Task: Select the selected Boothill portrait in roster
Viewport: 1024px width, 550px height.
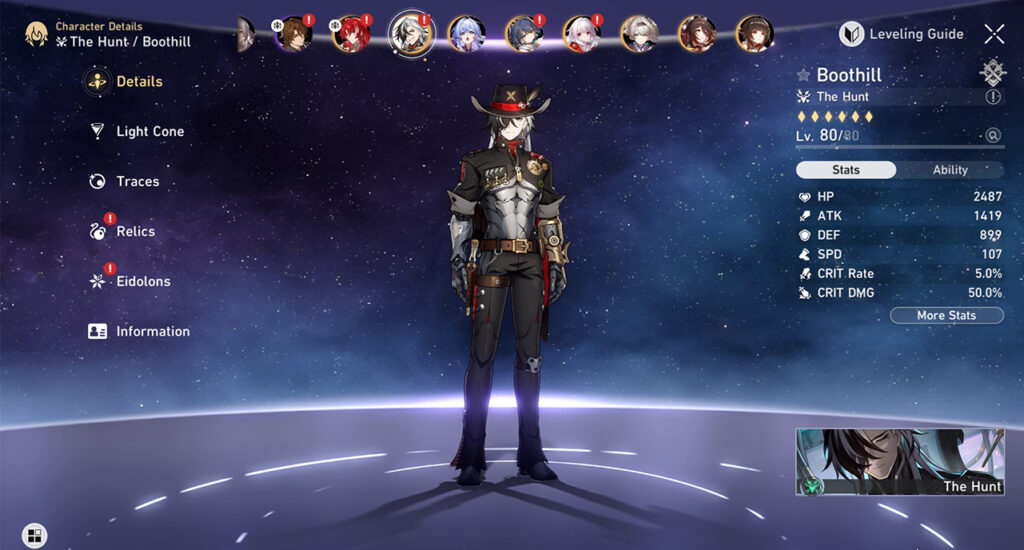Action: coord(410,33)
